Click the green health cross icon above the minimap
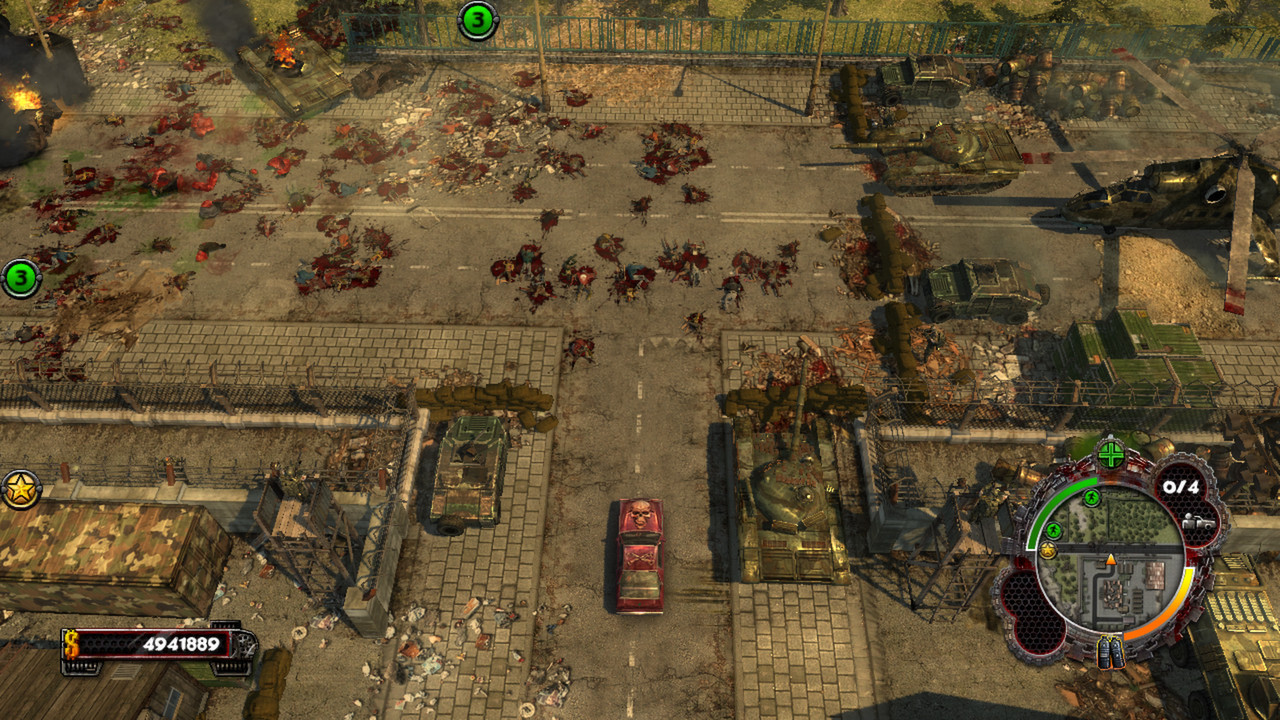1280x720 pixels. click(x=1111, y=454)
